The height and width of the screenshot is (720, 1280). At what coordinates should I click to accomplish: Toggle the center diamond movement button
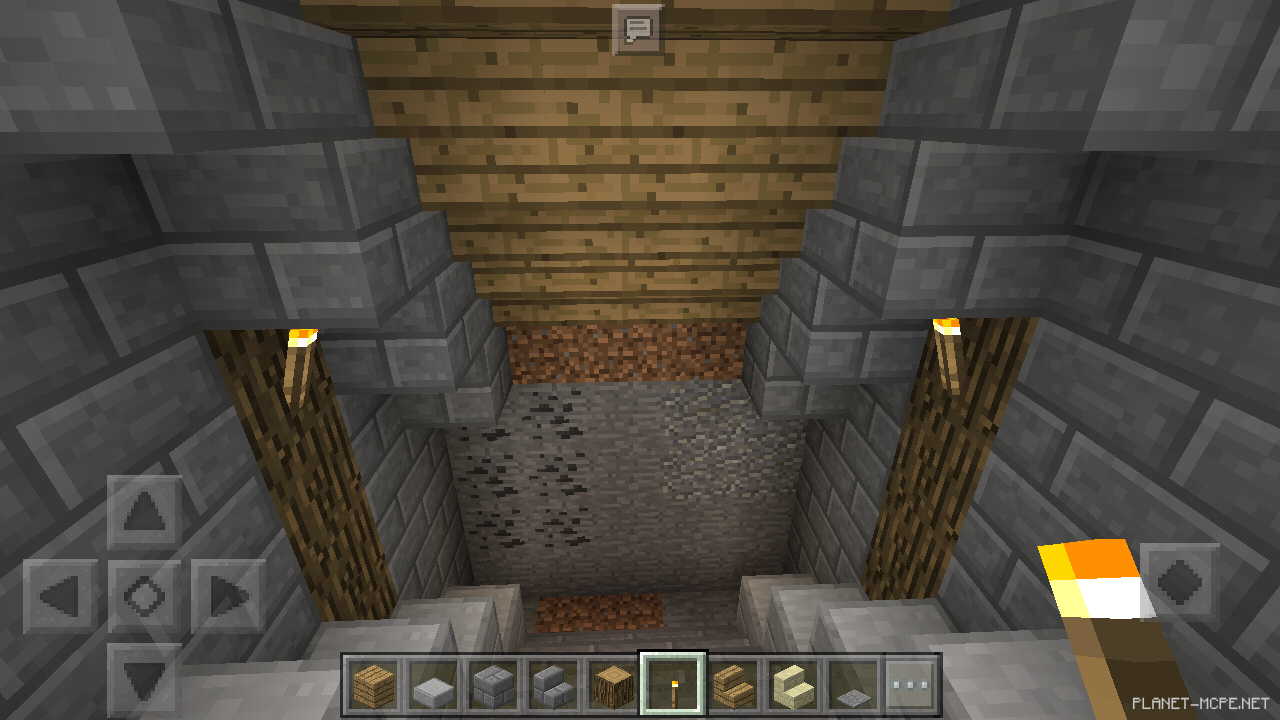143,592
